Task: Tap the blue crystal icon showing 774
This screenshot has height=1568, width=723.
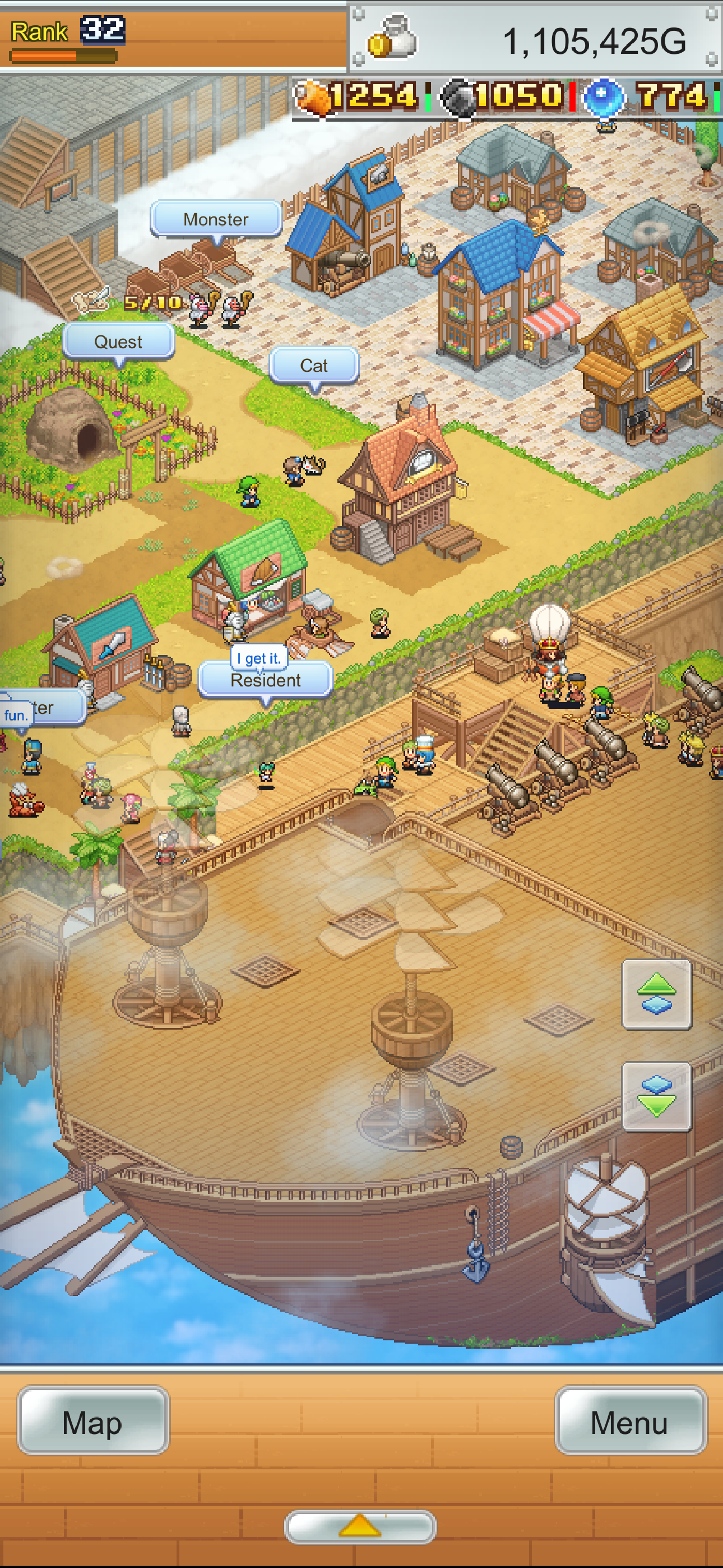Action: click(603, 98)
